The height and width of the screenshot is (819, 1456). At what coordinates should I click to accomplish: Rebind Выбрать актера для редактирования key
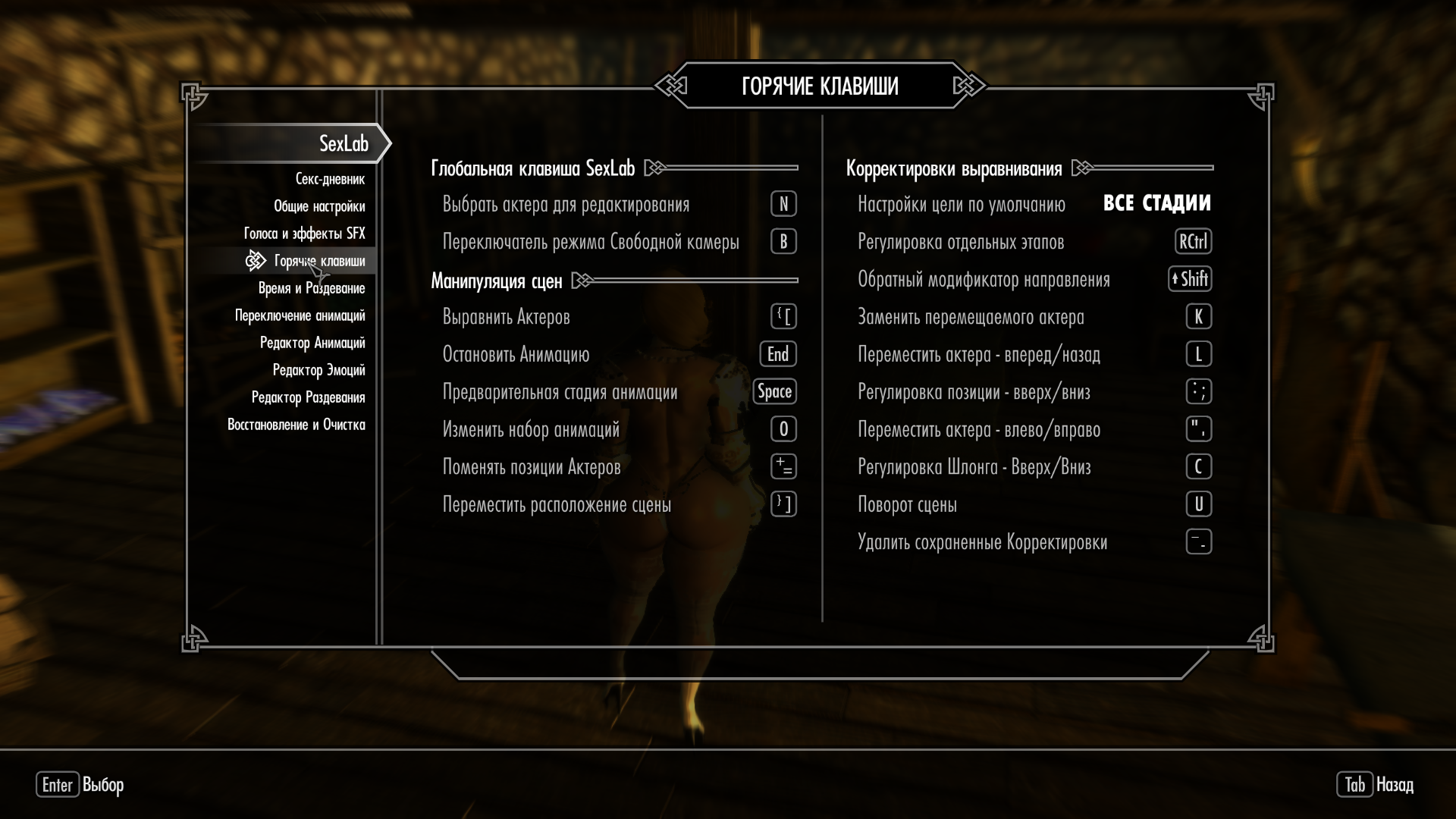pyautogui.click(x=783, y=204)
